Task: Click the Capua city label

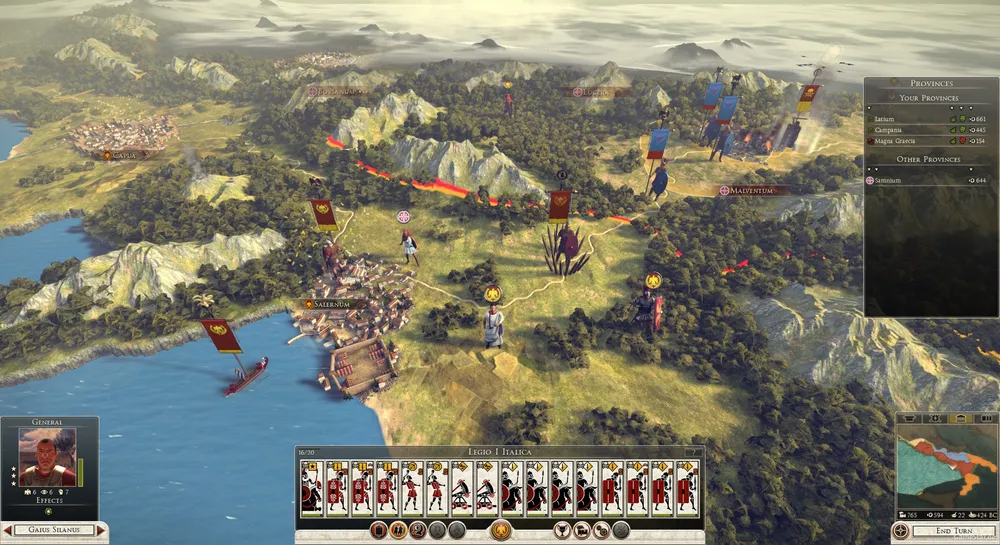Action: [x=123, y=155]
